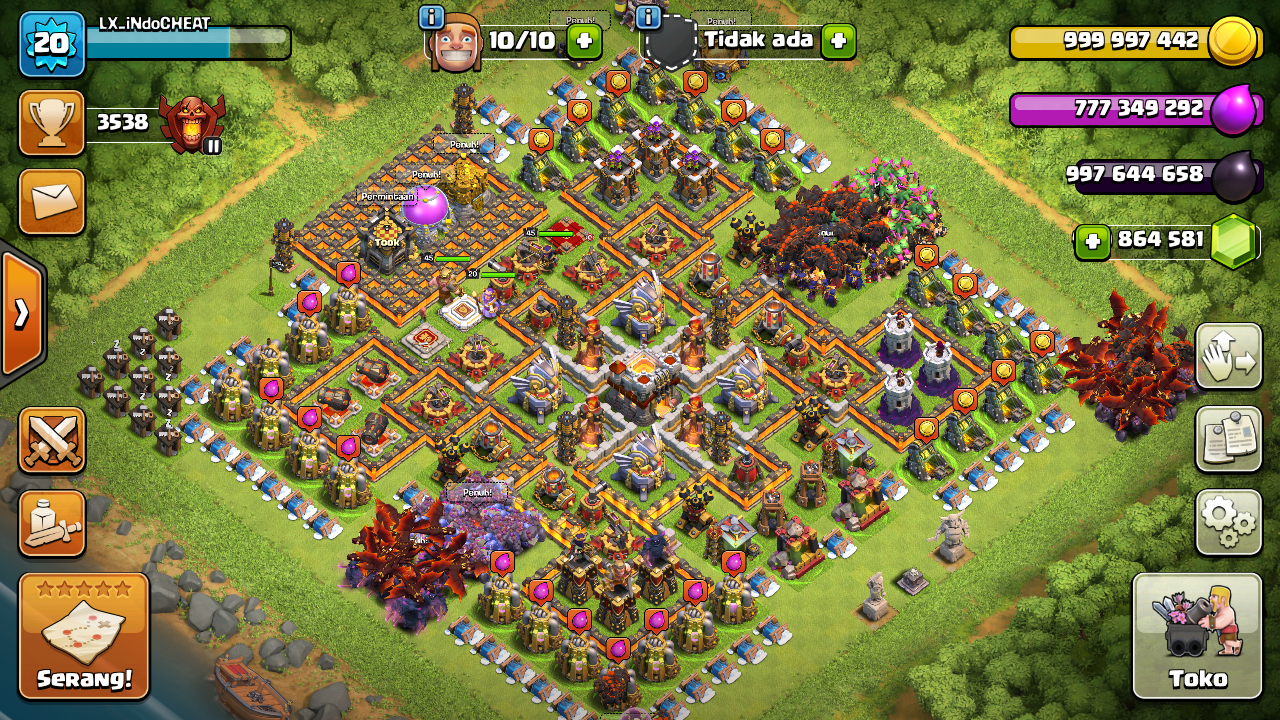Expand the orange side arrow panel
1280x720 pixels.
pyautogui.click(x=22, y=314)
